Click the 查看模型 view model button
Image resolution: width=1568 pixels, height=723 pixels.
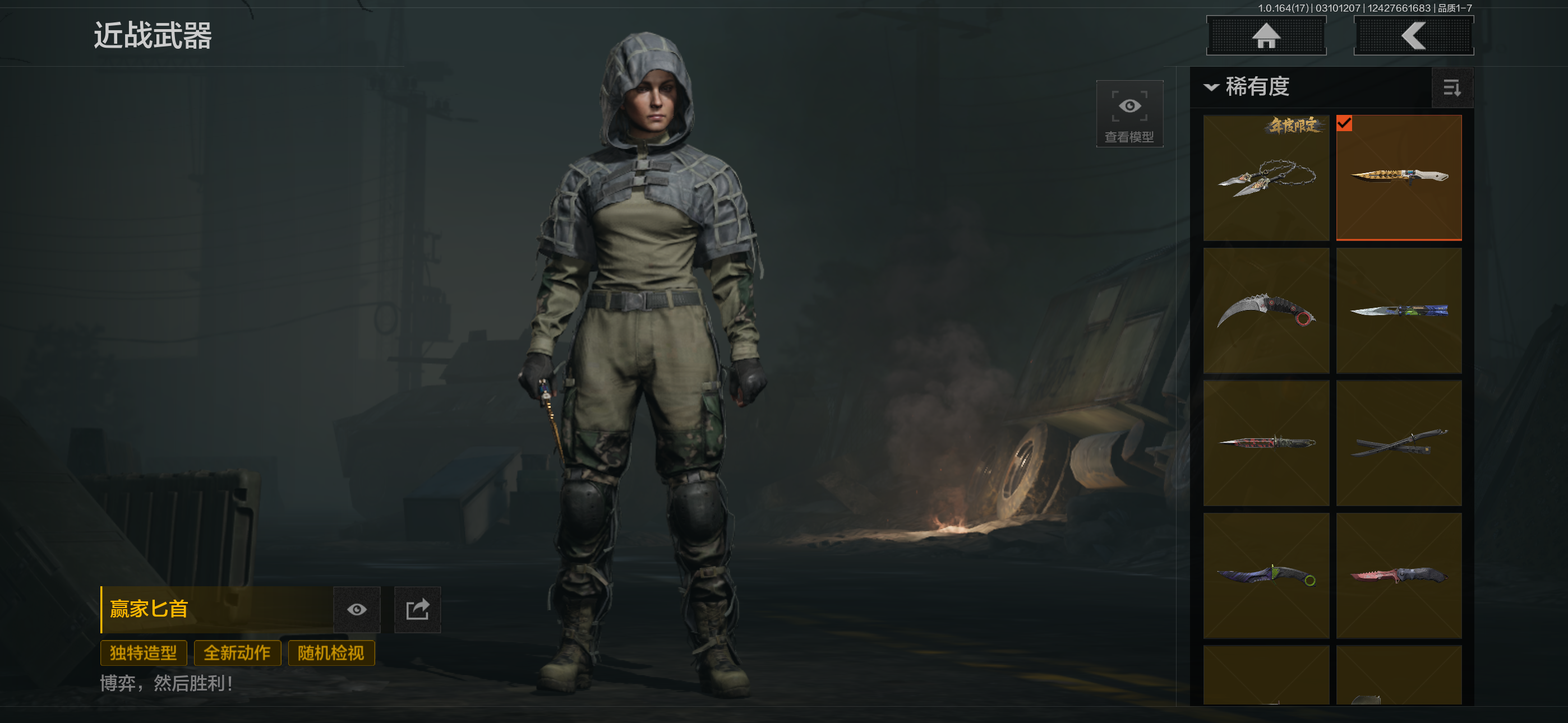pos(1129,114)
